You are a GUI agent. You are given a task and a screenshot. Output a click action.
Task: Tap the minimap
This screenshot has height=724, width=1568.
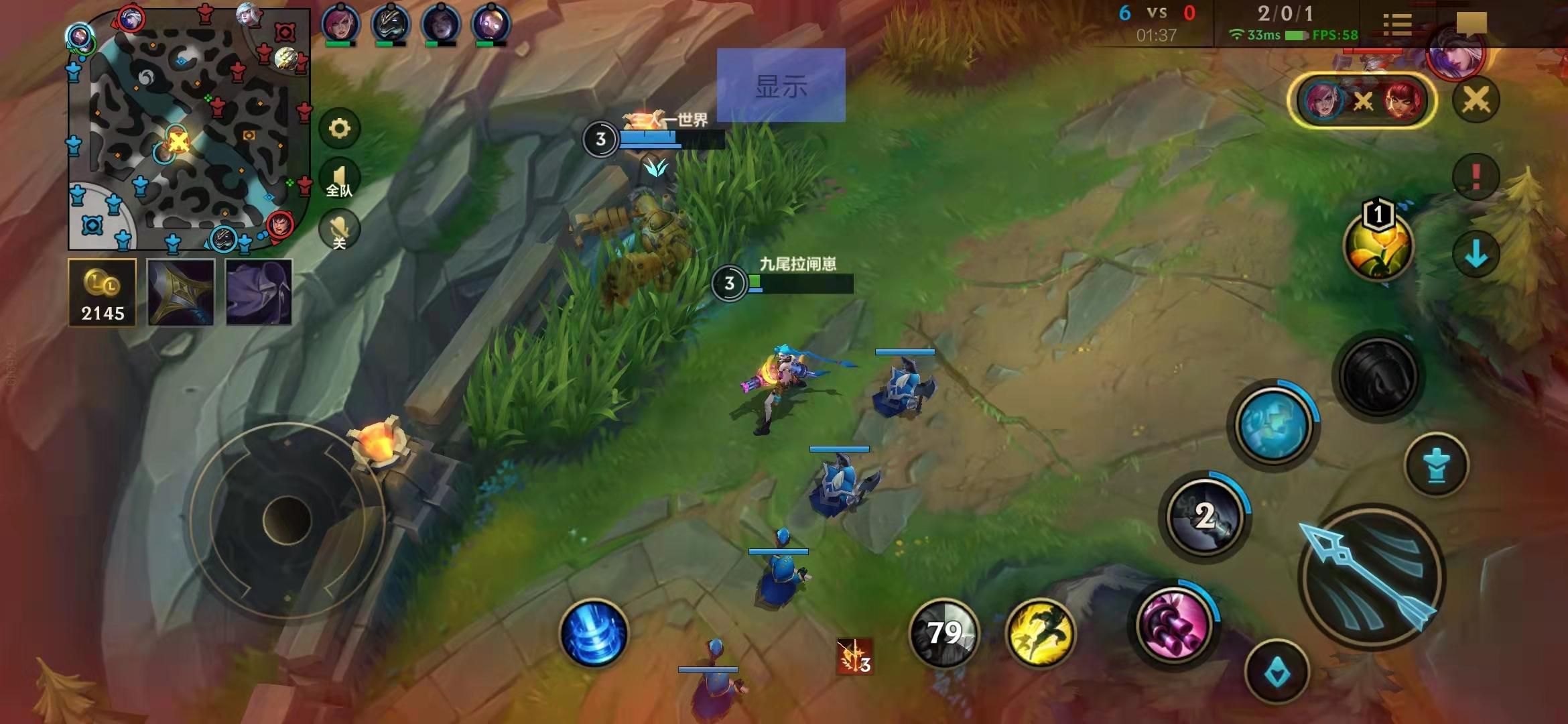pyautogui.click(x=188, y=129)
